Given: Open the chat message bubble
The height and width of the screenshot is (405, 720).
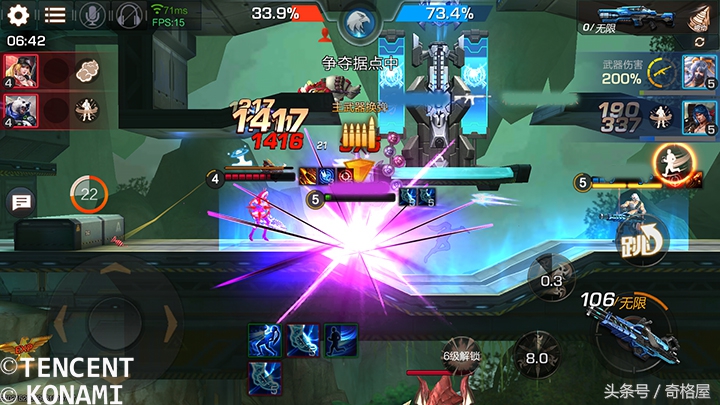Looking at the screenshot, I should 20,202.
